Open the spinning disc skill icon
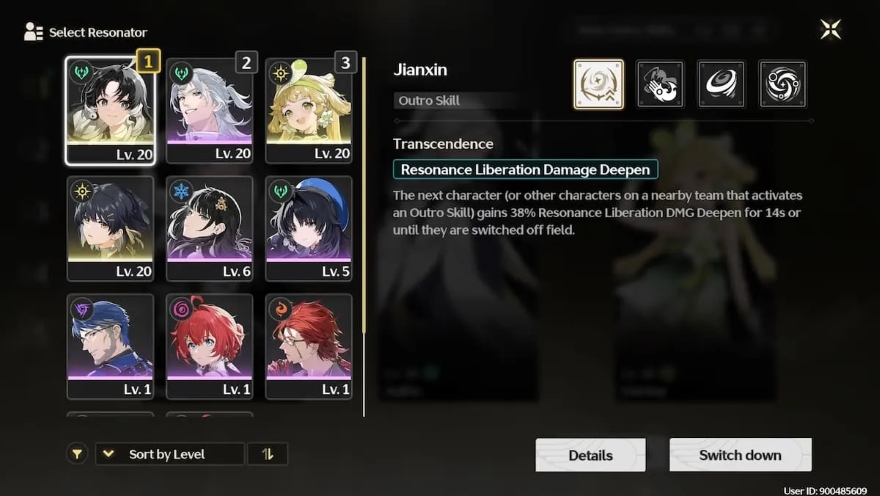880x496 pixels. click(721, 84)
